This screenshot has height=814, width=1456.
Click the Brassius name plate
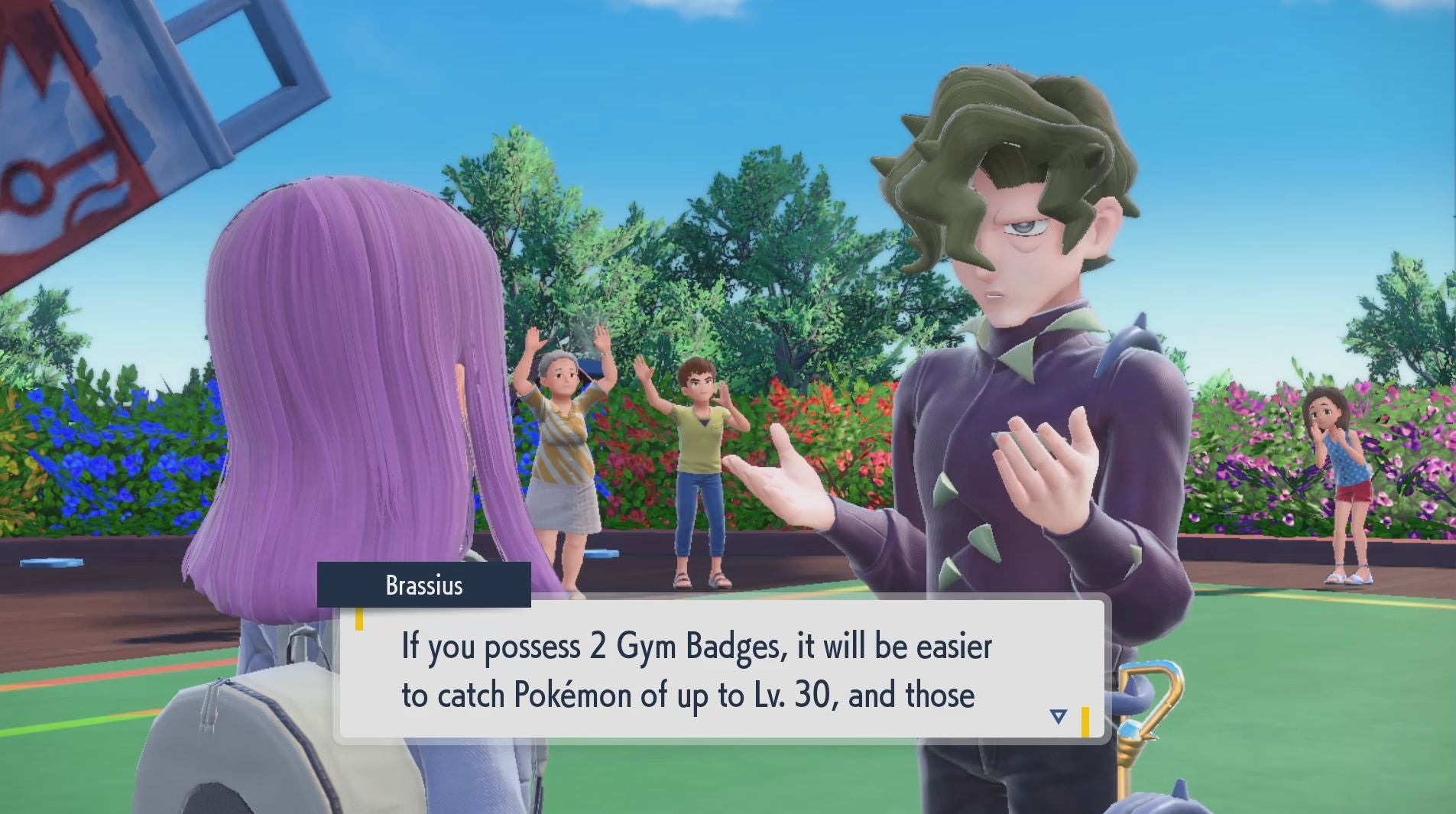pos(426,585)
